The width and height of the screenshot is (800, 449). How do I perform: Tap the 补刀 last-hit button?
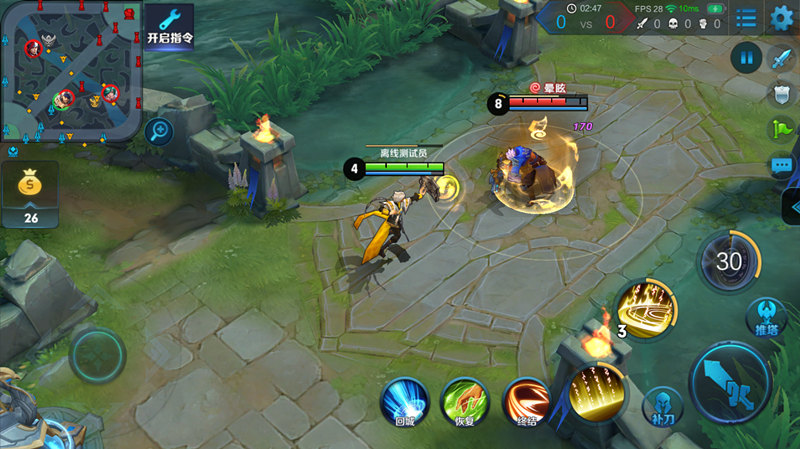661,406
